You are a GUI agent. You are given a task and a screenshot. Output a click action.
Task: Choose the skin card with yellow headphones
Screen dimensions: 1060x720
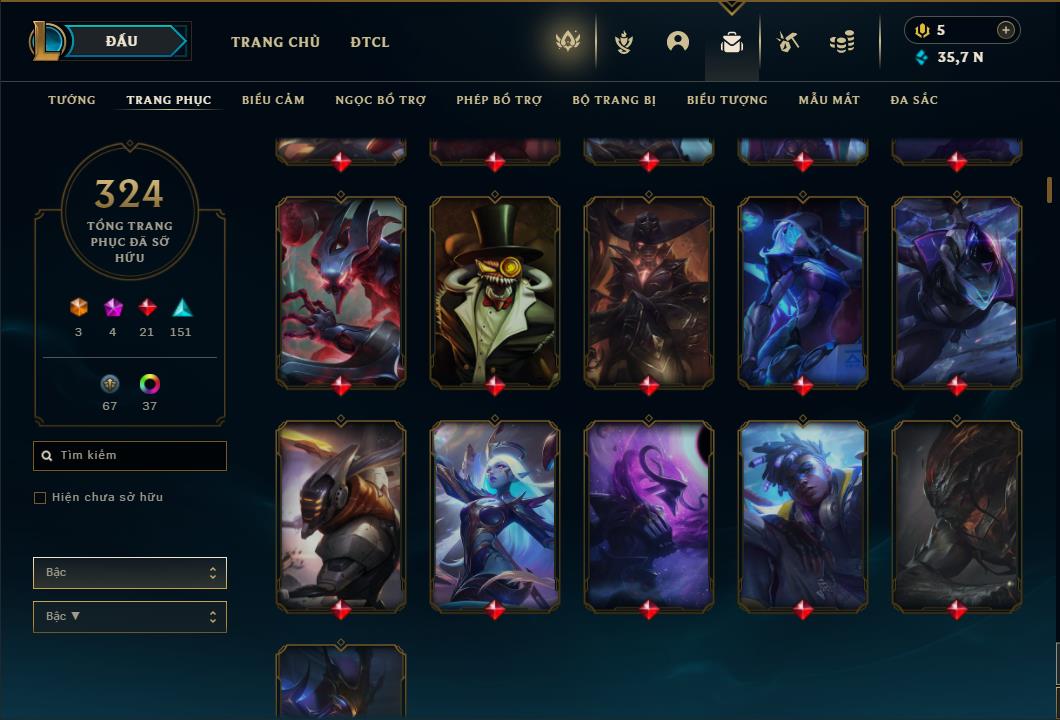tap(803, 514)
